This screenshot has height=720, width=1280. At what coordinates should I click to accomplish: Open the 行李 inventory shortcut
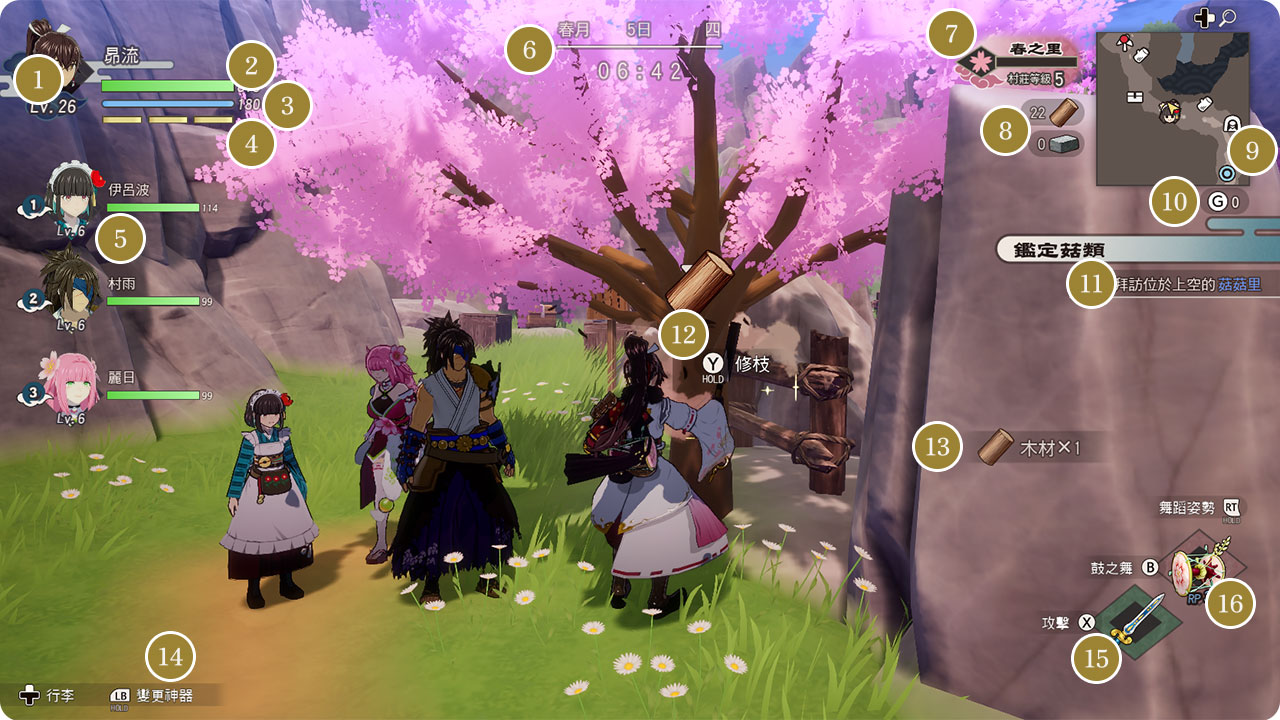click(32, 695)
